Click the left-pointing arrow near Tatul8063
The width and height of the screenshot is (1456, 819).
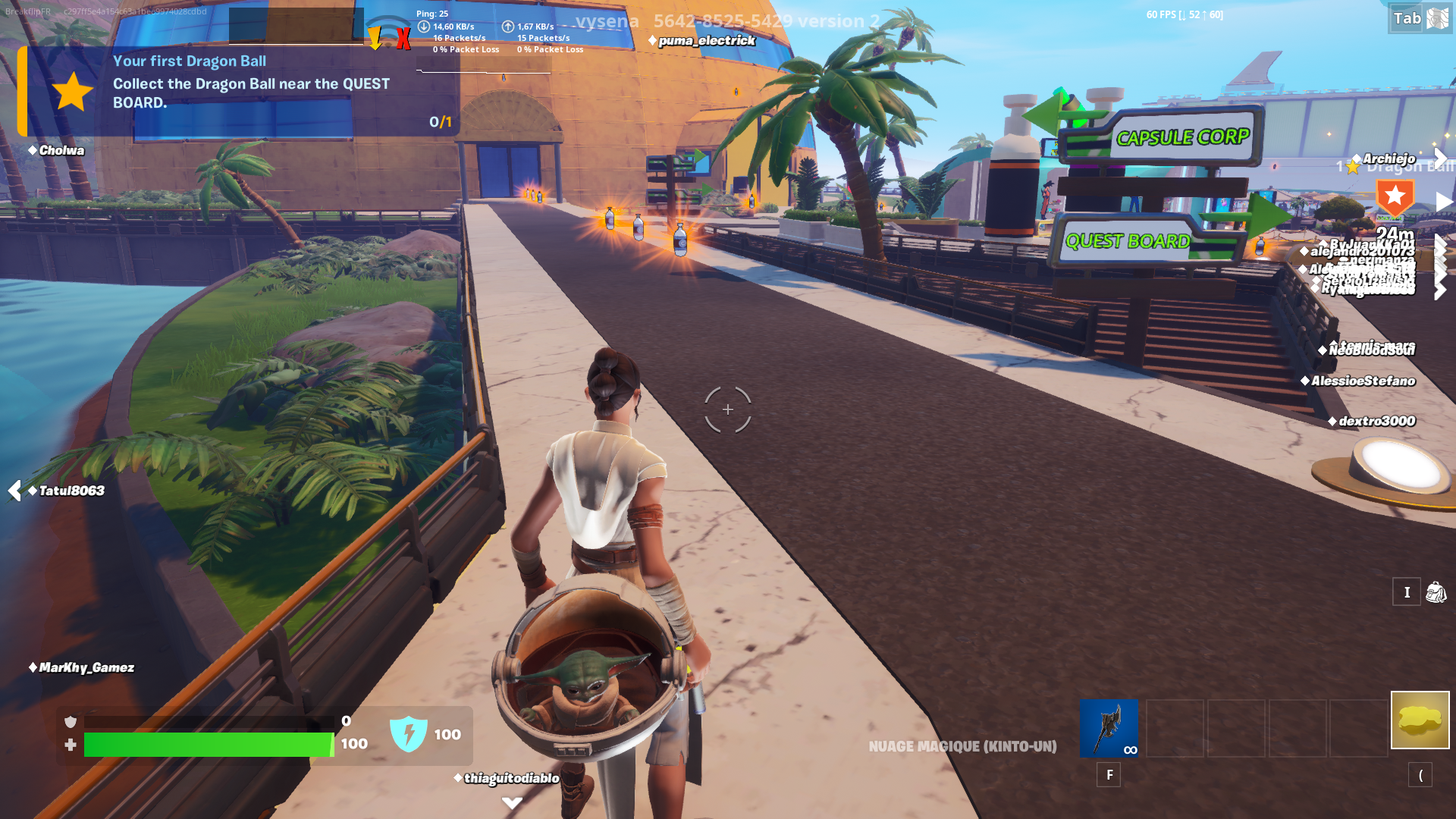[13, 490]
